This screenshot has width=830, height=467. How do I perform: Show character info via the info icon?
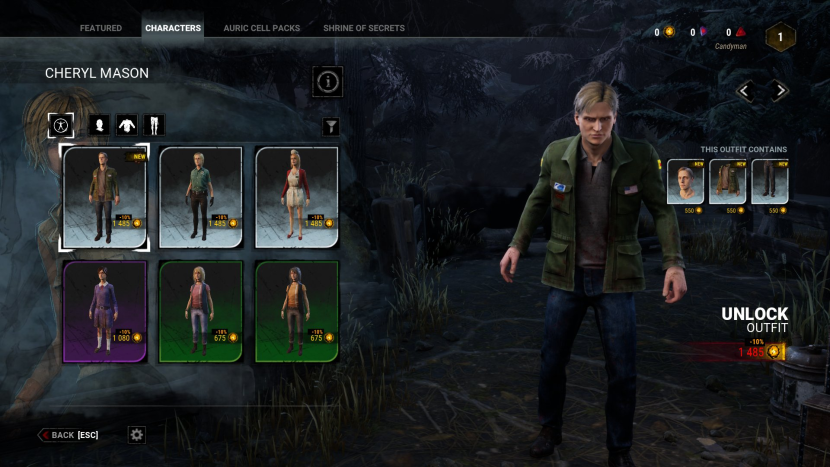pos(327,82)
